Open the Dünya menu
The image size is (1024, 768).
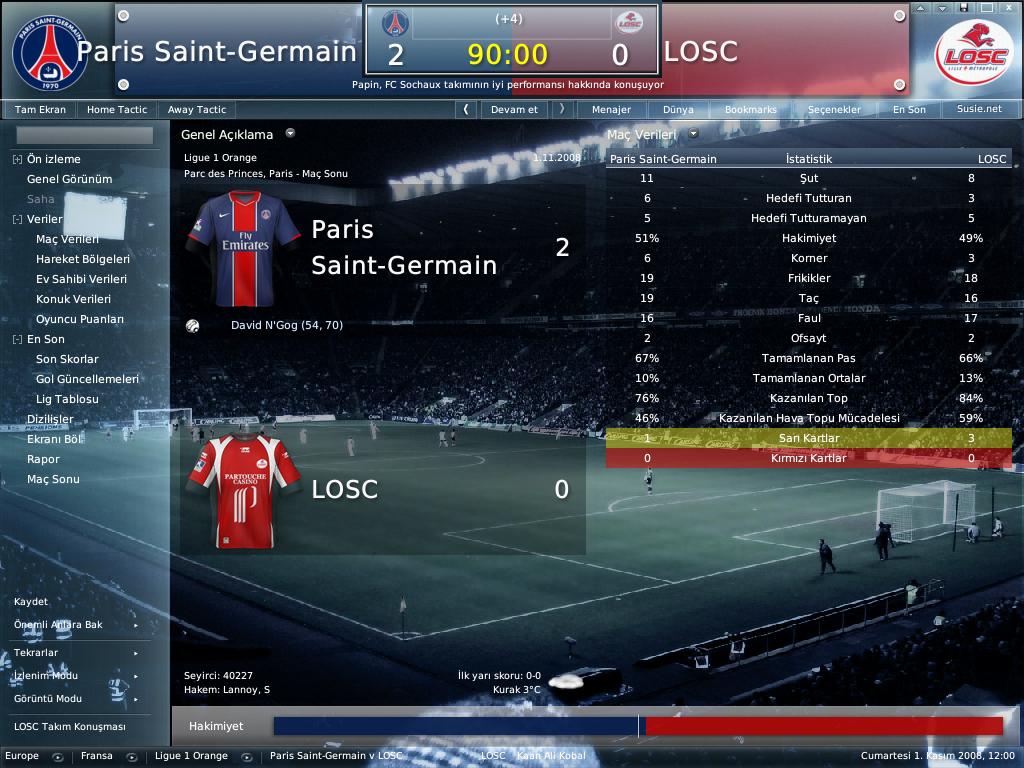[x=678, y=110]
